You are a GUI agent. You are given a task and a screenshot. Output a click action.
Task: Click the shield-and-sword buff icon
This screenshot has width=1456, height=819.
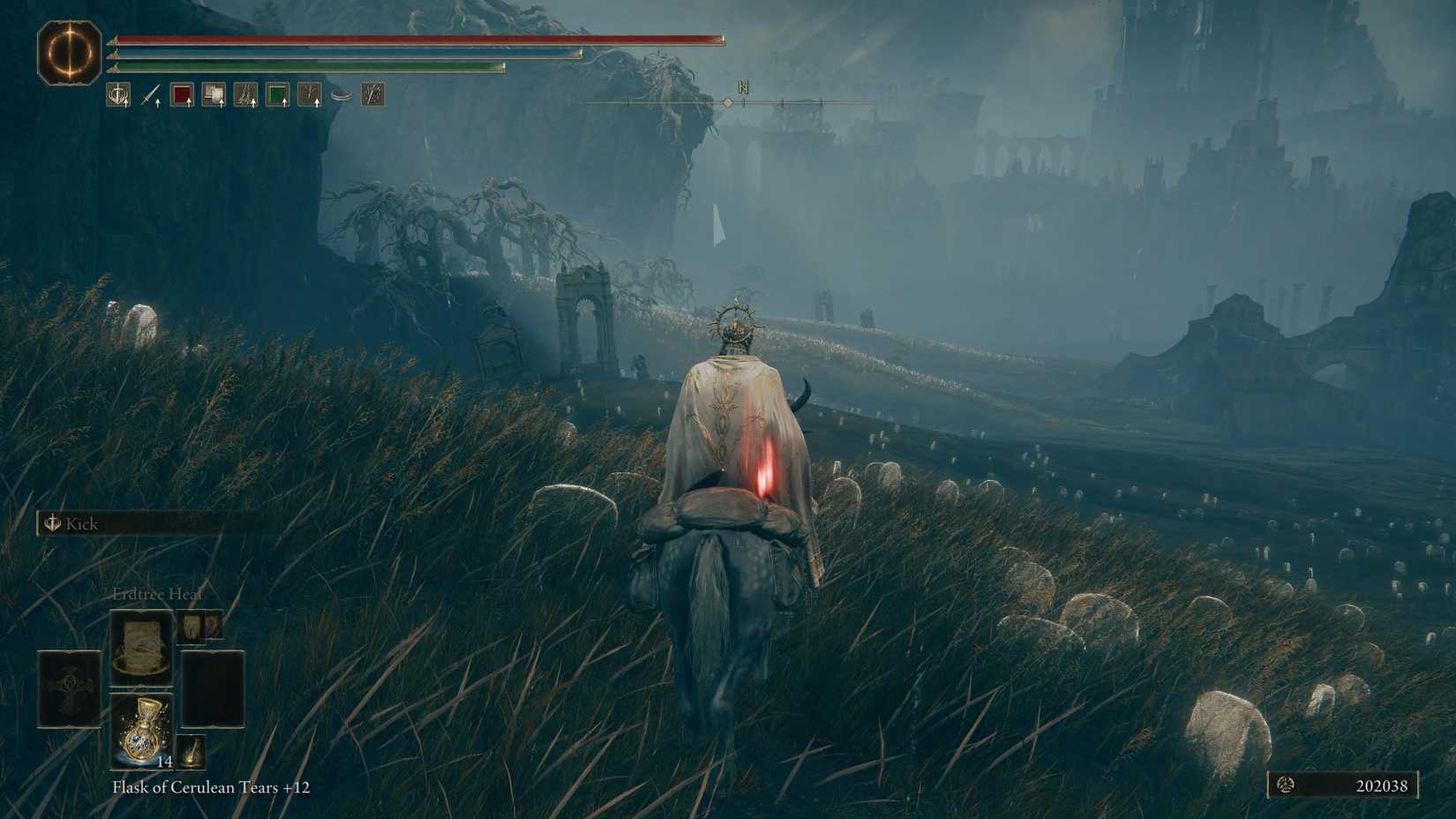pyautogui.click(x=119, y=94)
